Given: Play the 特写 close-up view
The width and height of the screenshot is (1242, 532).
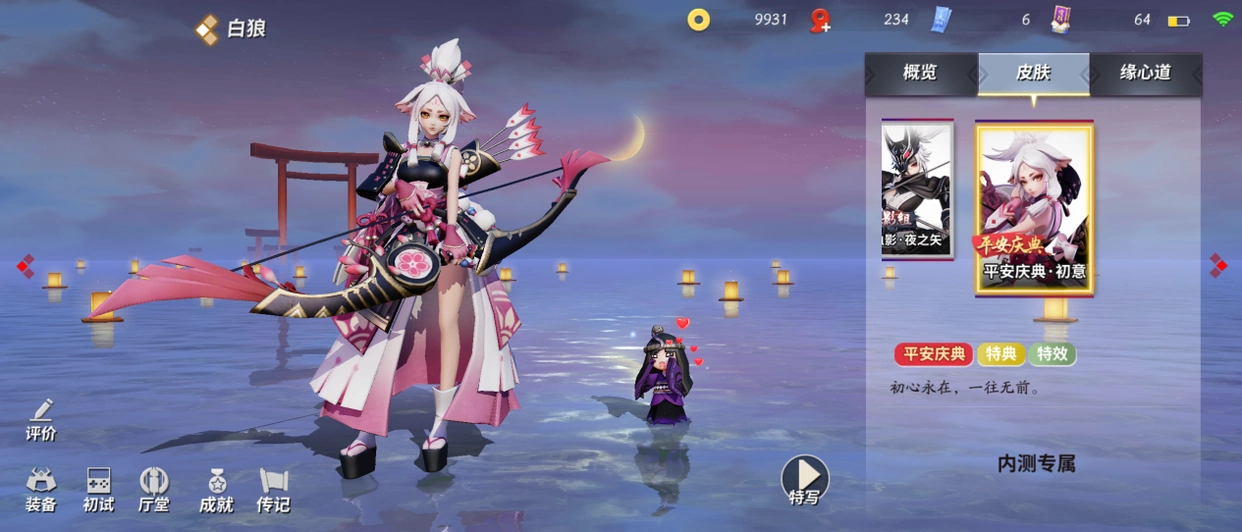Looking at the screenshot, I should coord(805,480).
